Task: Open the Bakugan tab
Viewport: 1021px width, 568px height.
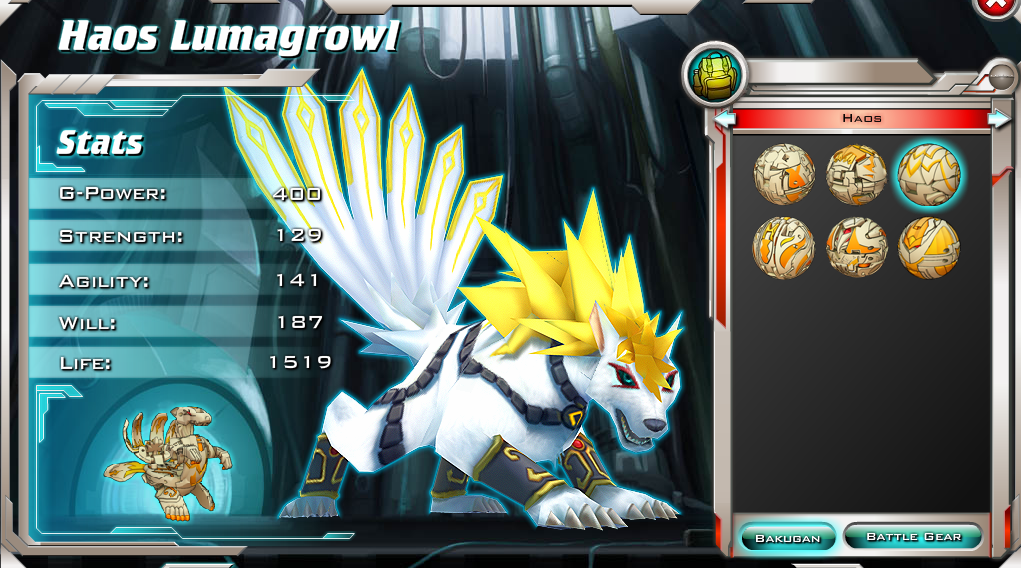Action: tap(787, 537)
